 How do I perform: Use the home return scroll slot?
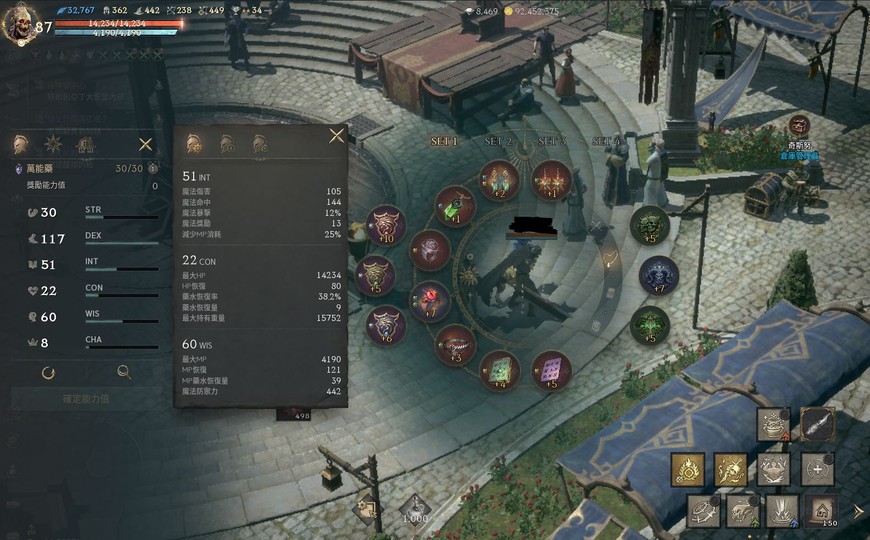(822, 512)
